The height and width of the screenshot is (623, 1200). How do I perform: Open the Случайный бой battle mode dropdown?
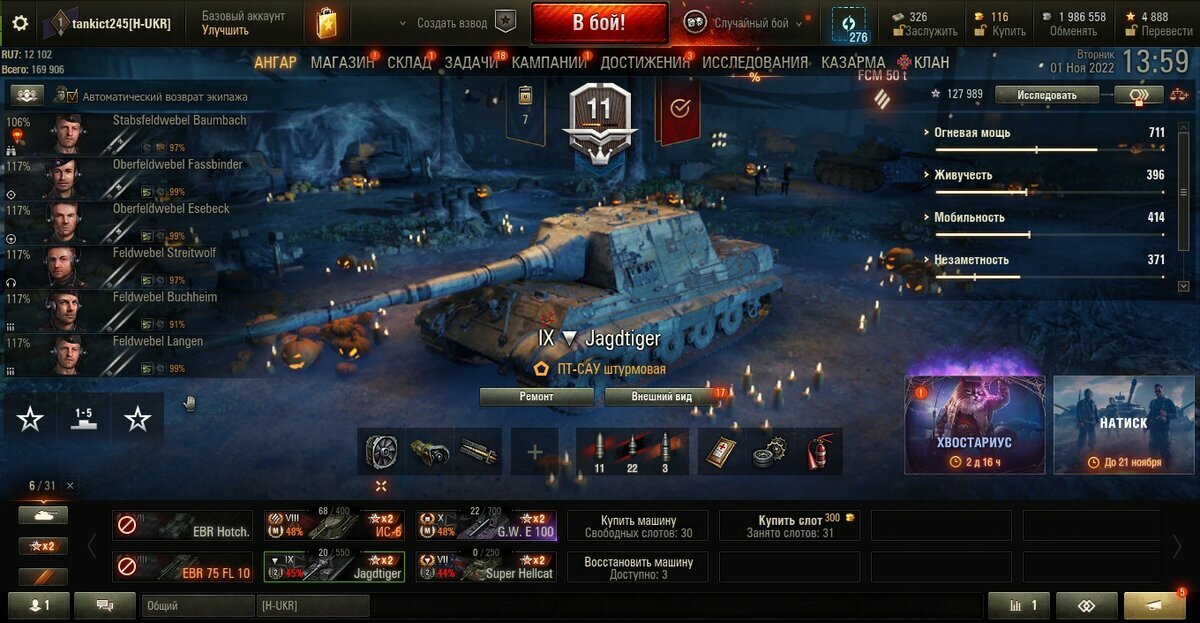click(745, 23)
